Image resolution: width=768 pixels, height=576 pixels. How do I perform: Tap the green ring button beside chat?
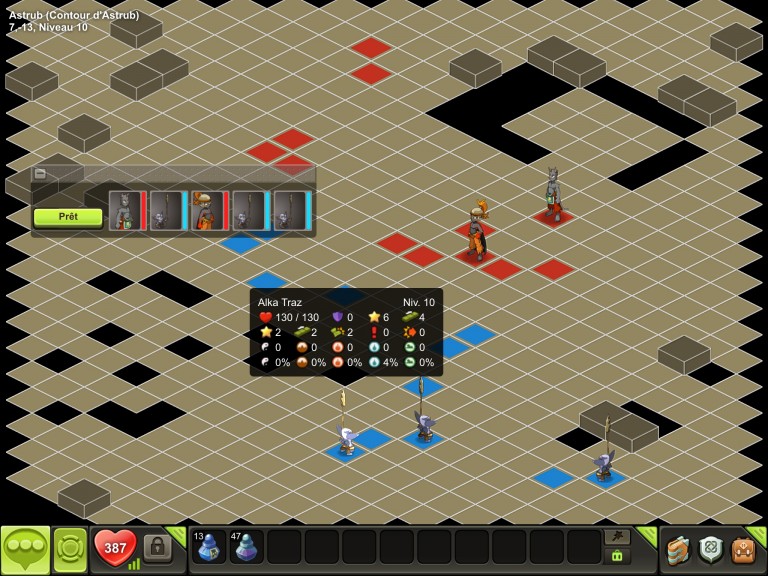pos(70,549)
